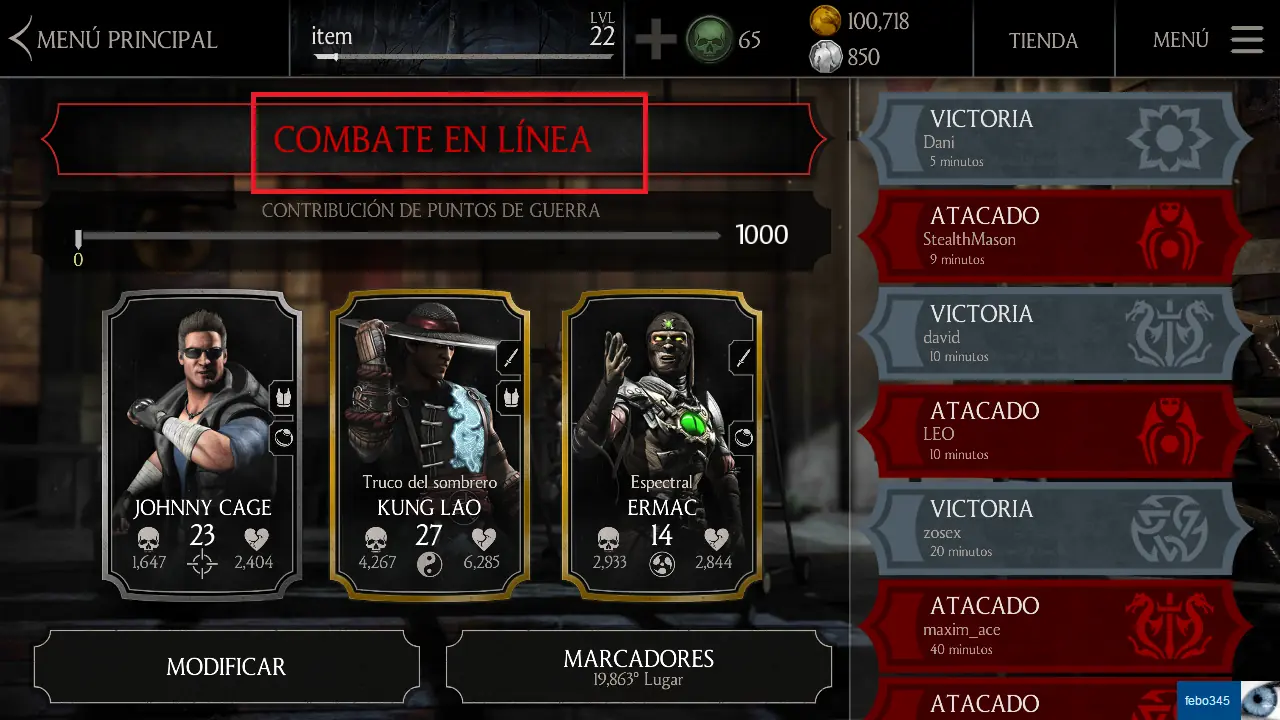Click the green souls skull icon in the header

coord(709,41)
